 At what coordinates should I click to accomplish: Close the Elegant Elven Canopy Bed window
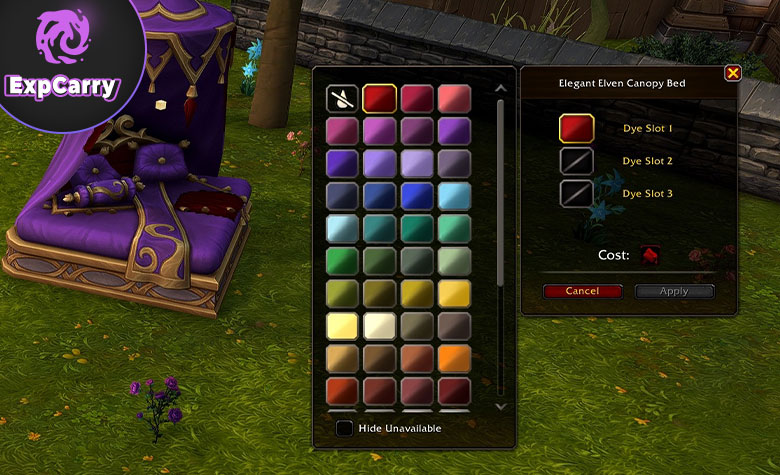tap(732, 73)
